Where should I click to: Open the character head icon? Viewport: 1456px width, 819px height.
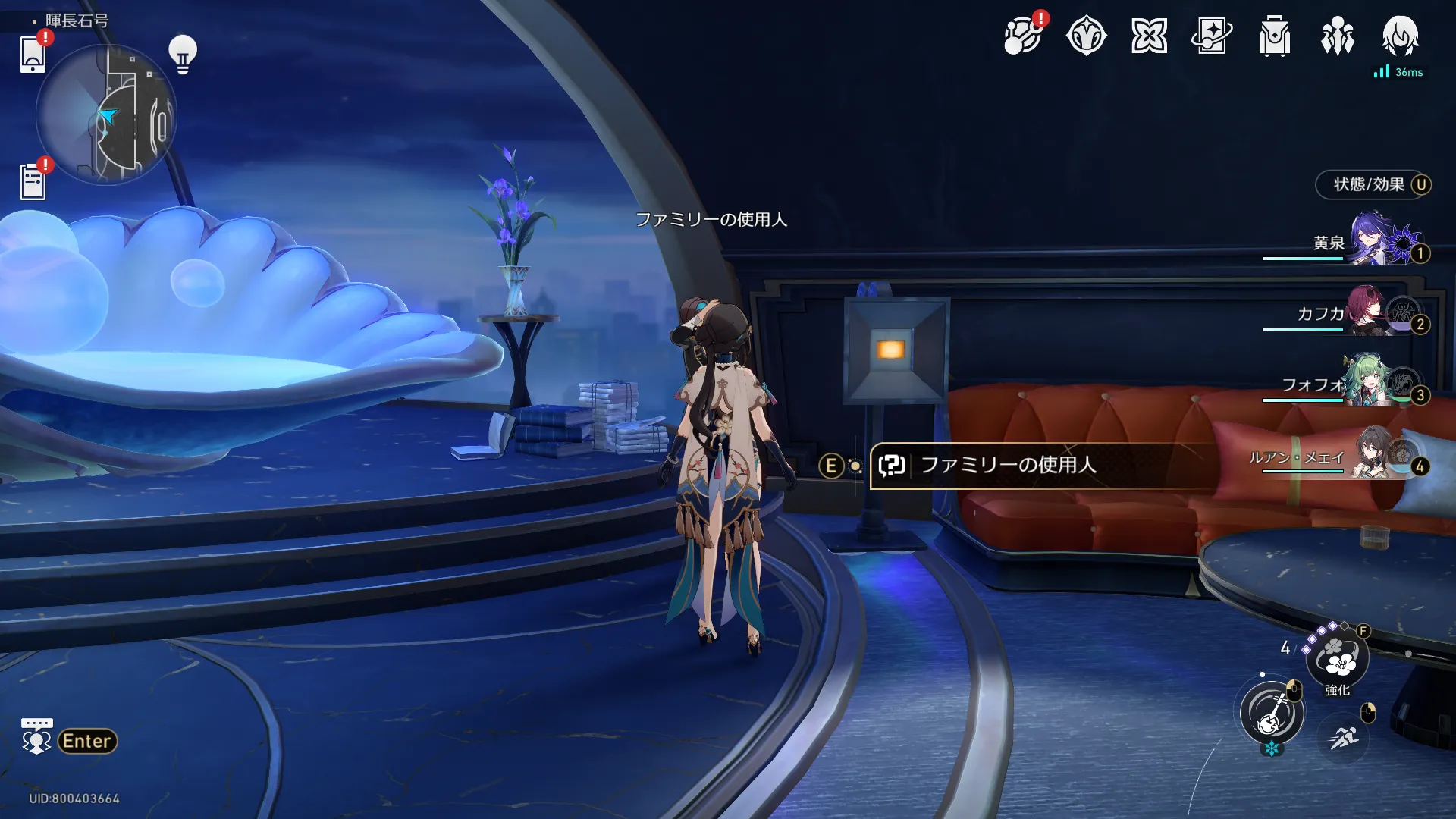[x=1400, y=36]
